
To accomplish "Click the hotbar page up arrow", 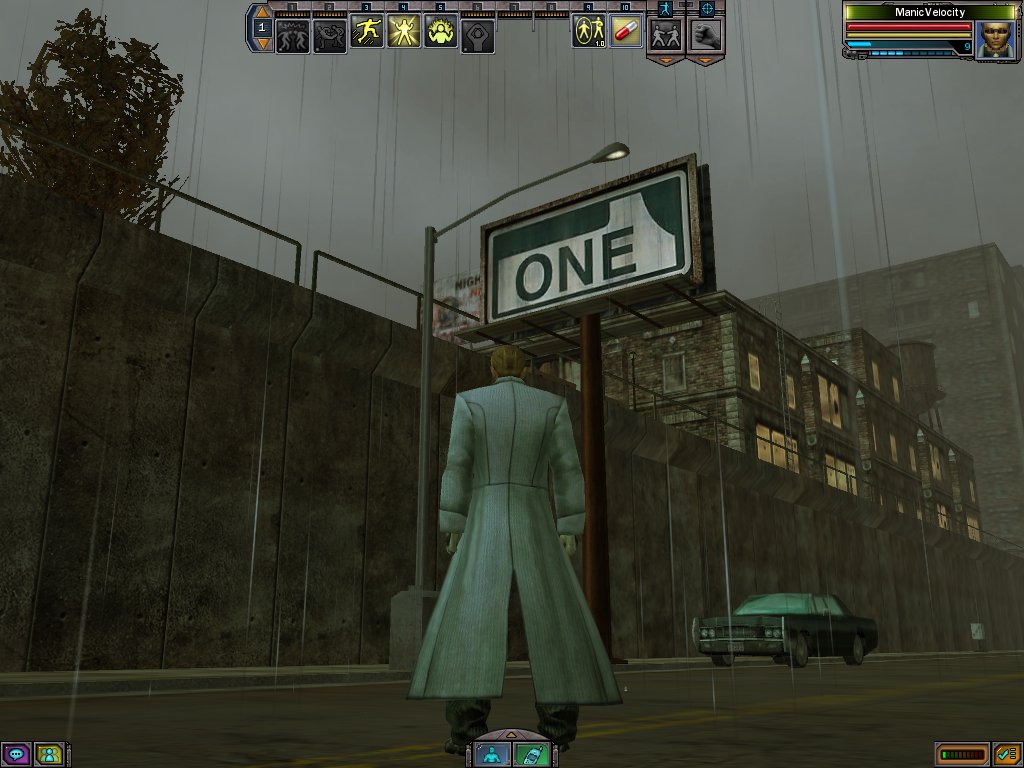I will pyautogui.click(x=262, y=13).
